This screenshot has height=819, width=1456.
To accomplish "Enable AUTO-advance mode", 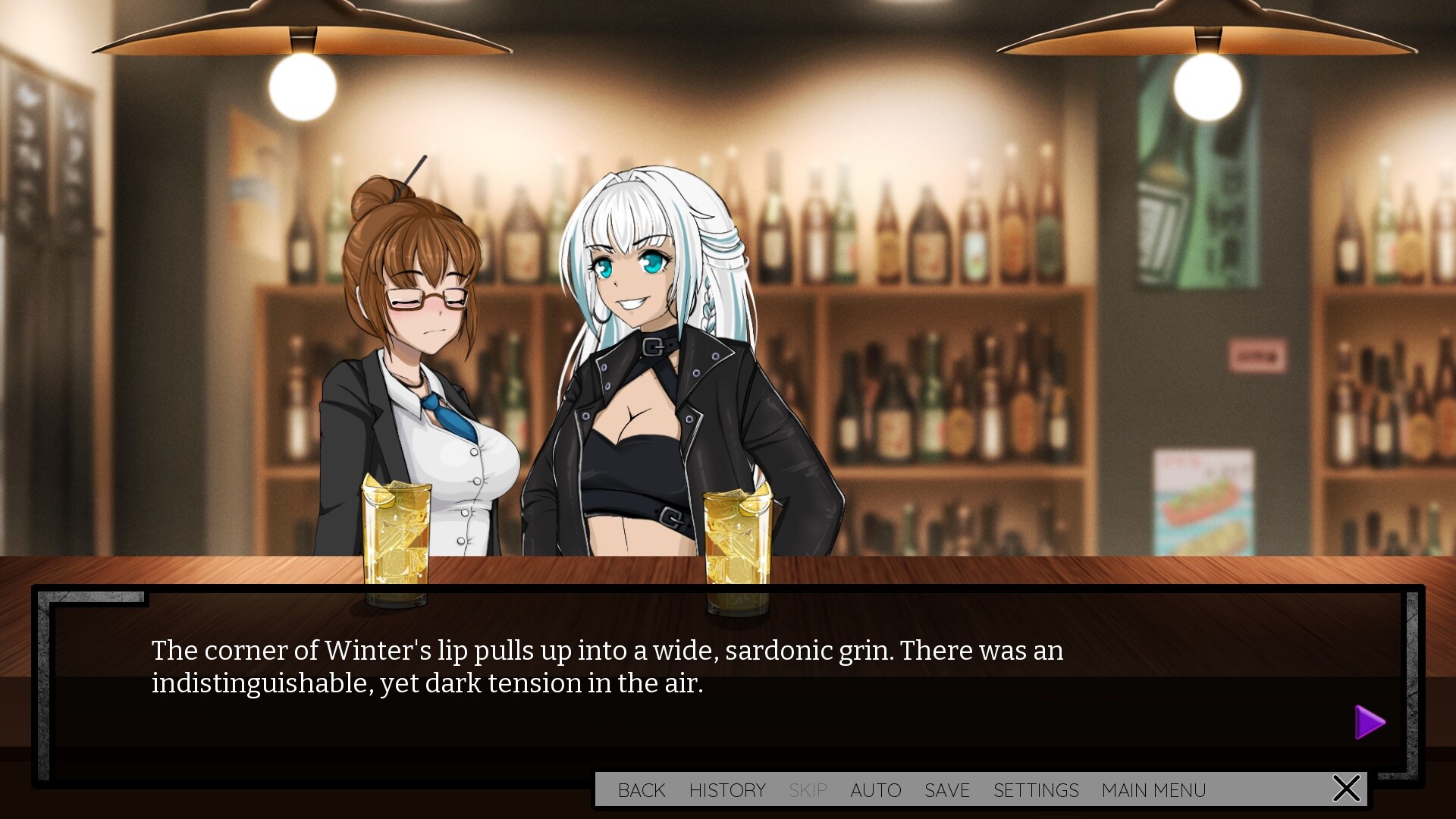I will [x=876, y=789].
